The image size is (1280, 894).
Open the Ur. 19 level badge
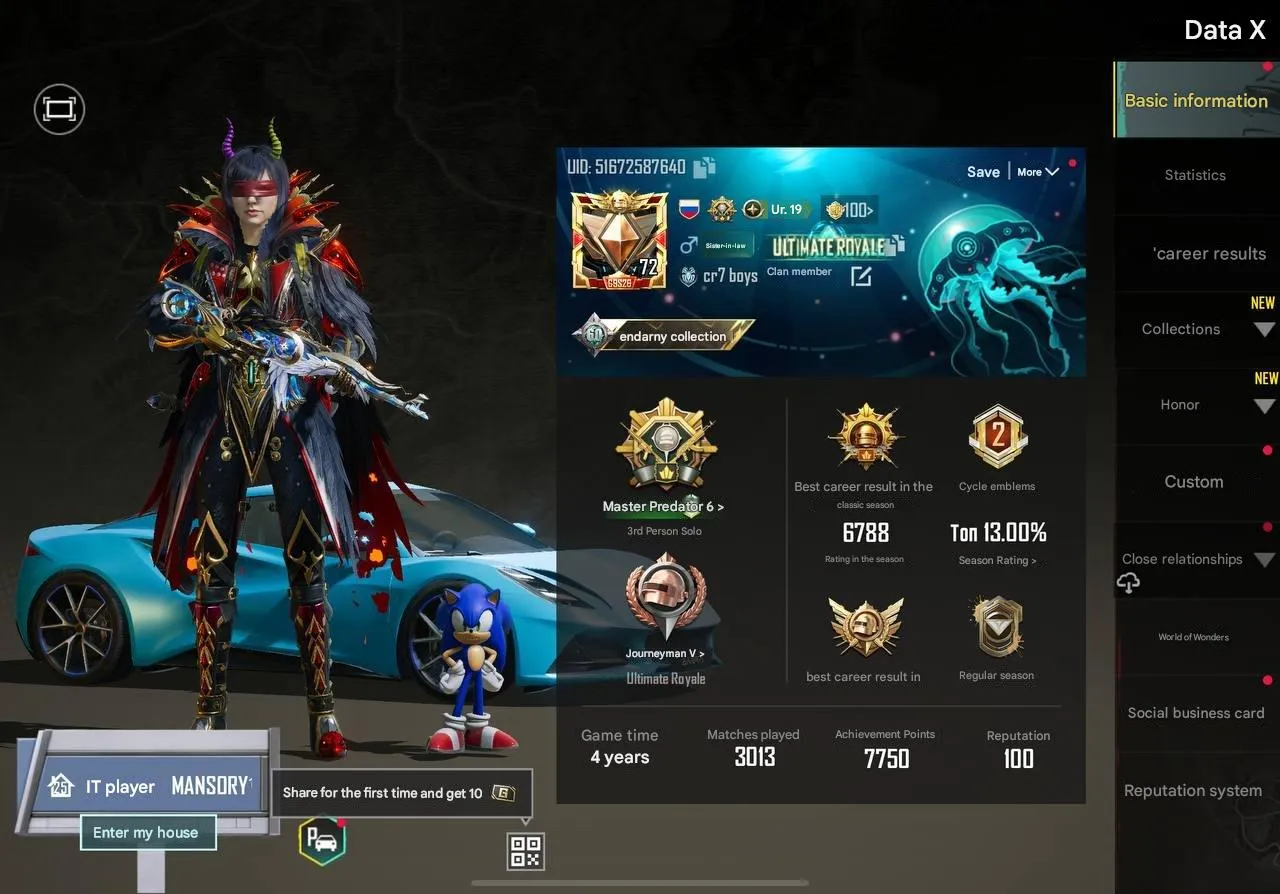coord(776,210)
